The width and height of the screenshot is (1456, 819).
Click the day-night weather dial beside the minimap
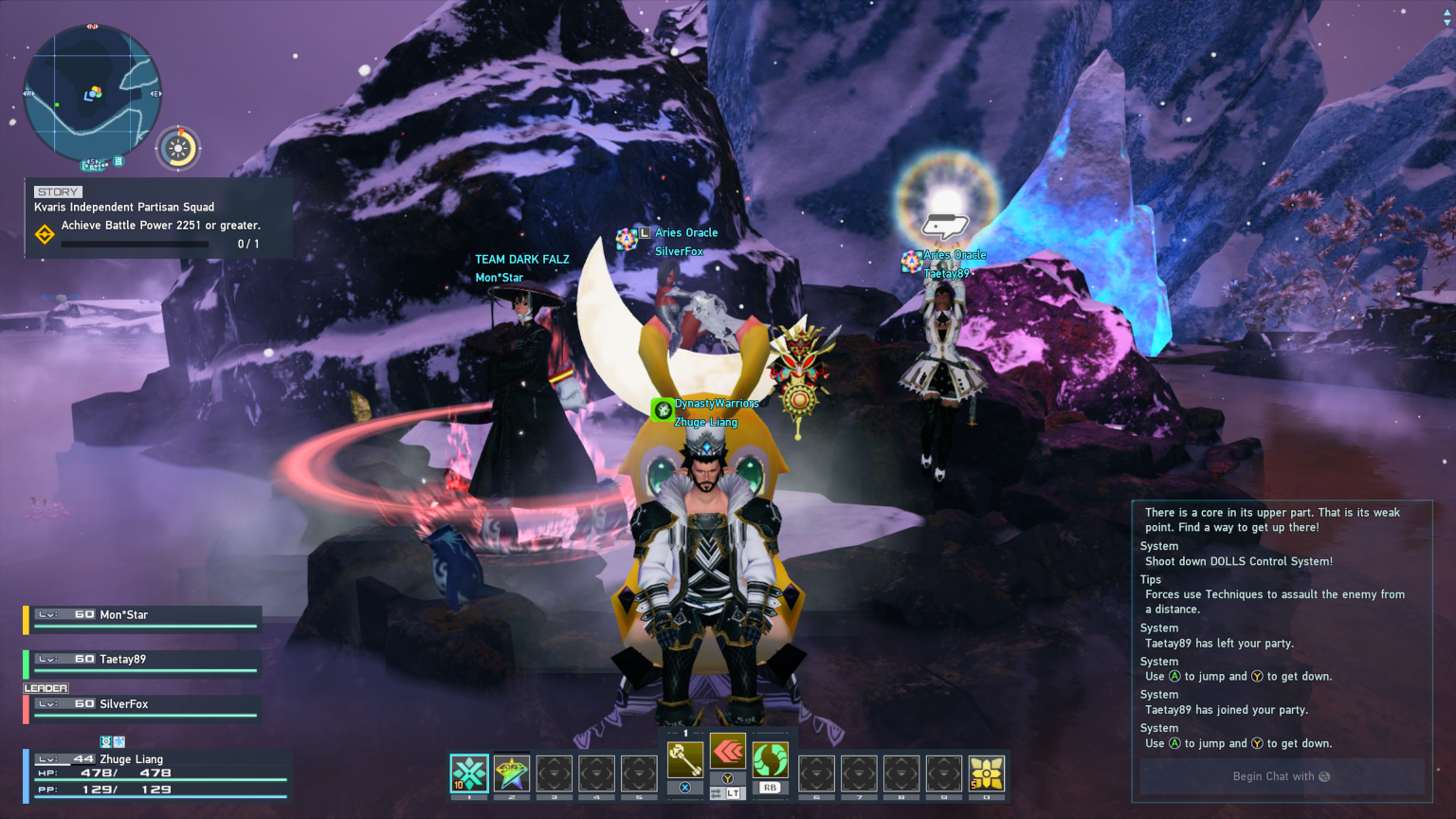pos(176,147)
